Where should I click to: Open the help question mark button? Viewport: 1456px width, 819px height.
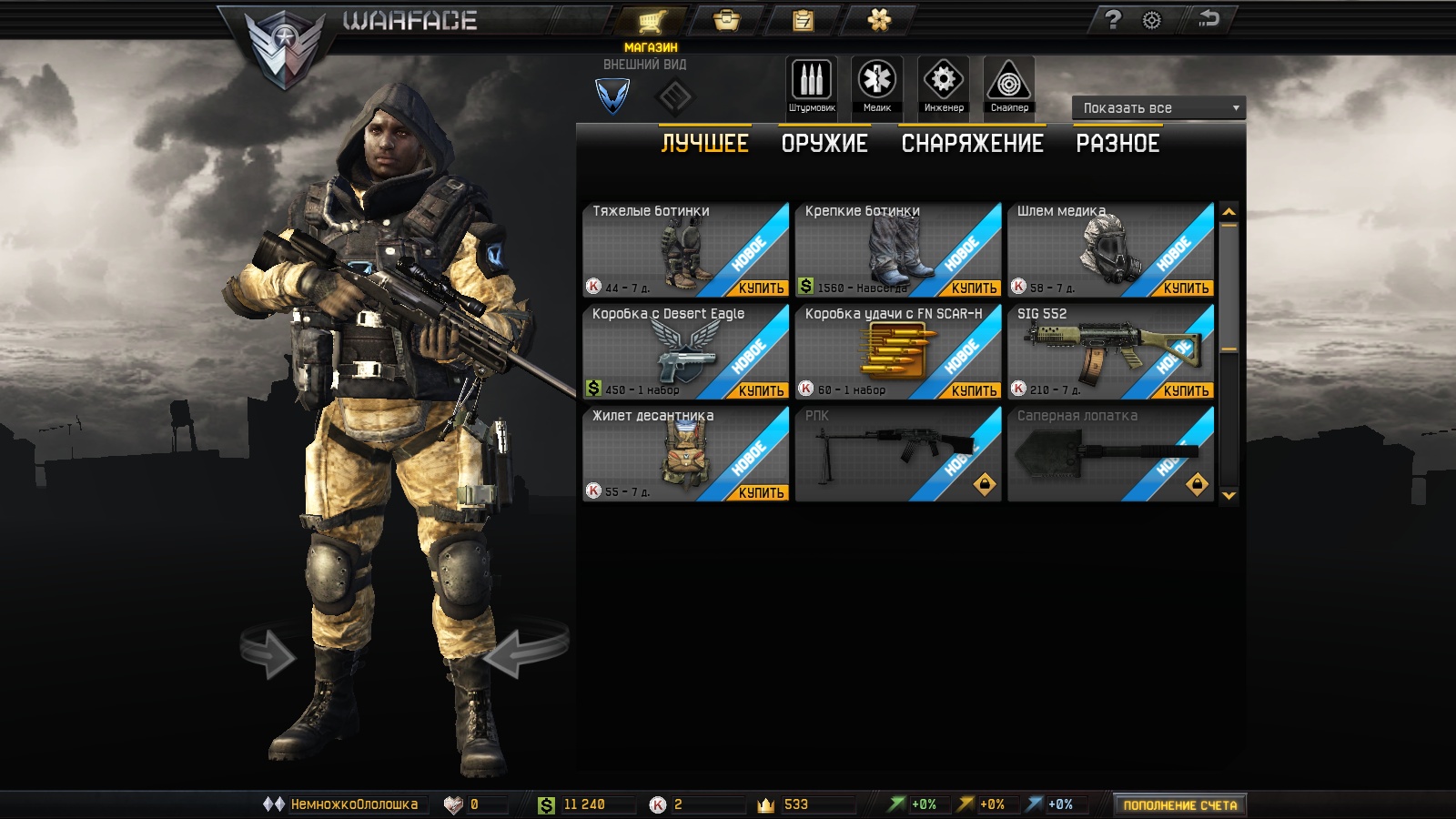[1113, 20]
